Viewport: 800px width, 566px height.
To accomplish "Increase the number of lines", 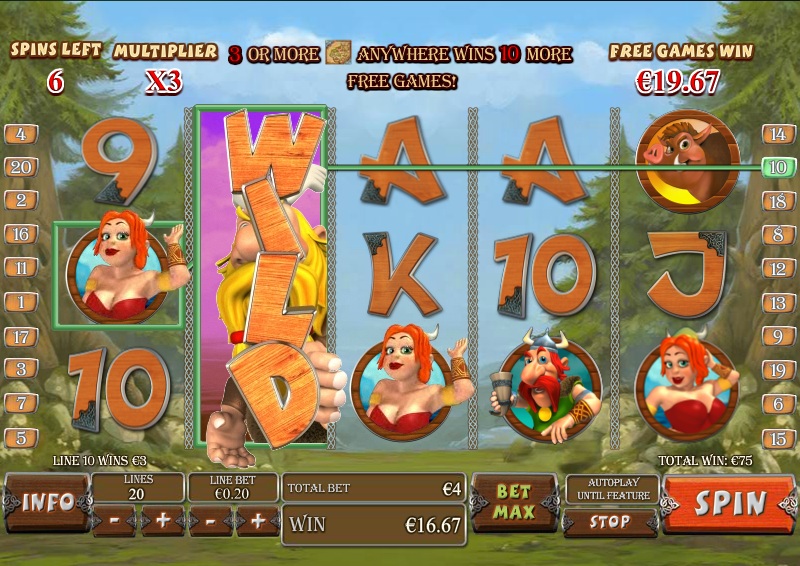I will pyautogui.click(x=162, y=521).
